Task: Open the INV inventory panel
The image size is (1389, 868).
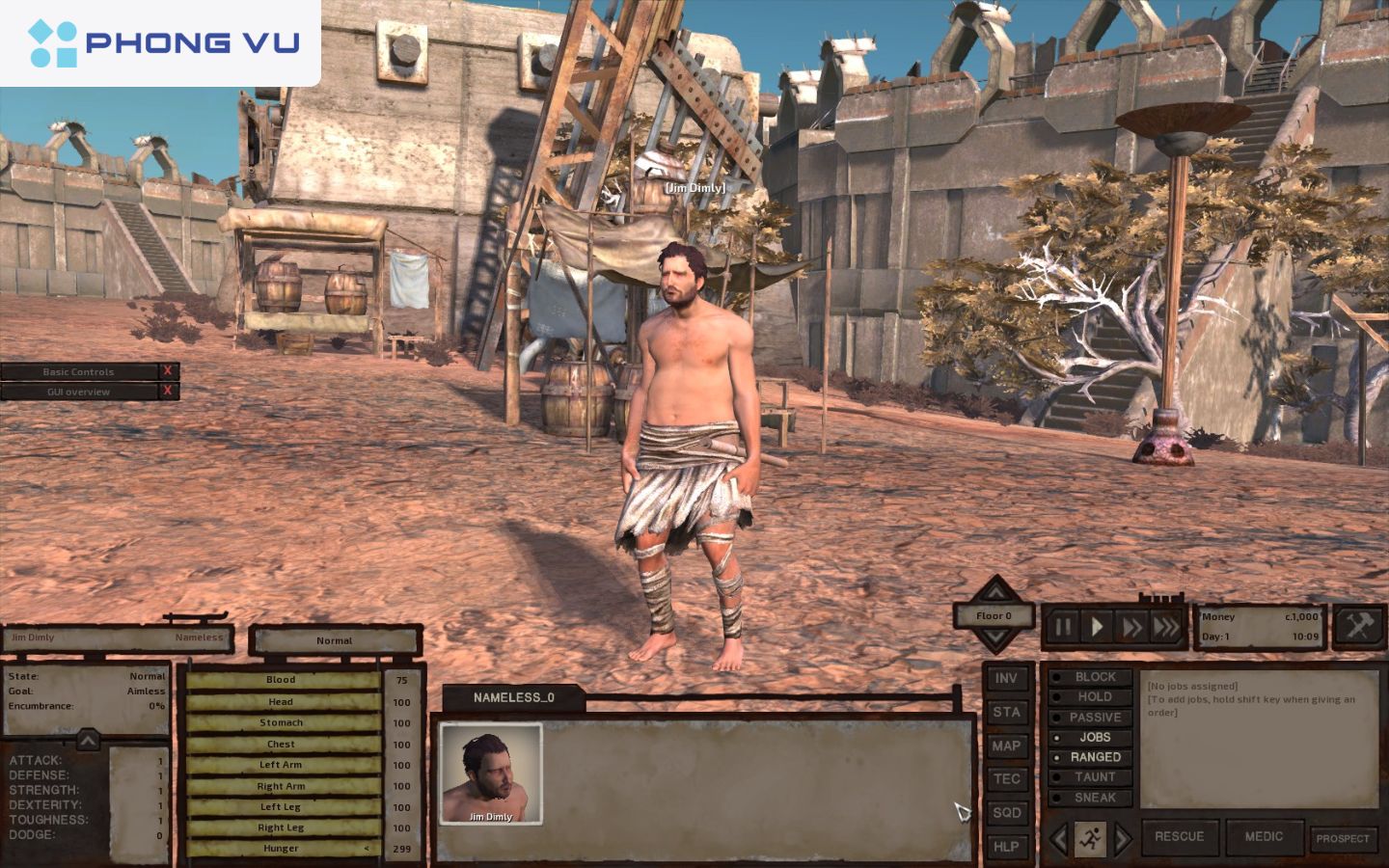Action: [1006, 678]
